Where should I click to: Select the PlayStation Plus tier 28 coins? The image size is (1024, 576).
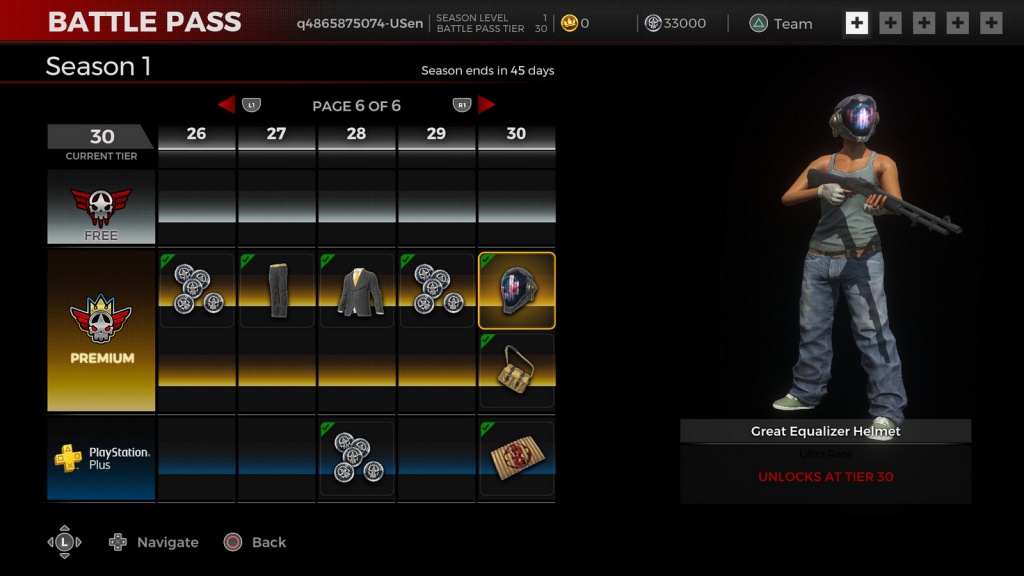357,458
